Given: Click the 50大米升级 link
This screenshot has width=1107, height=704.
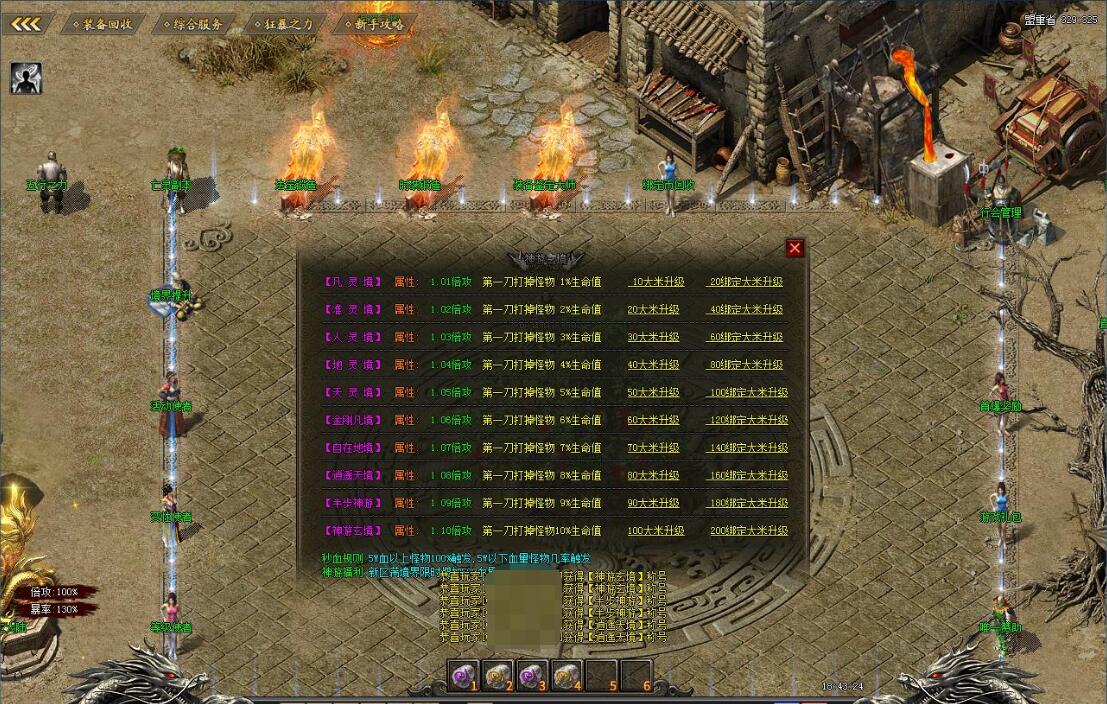Looking at the screenshot, I should pos(653,393).
